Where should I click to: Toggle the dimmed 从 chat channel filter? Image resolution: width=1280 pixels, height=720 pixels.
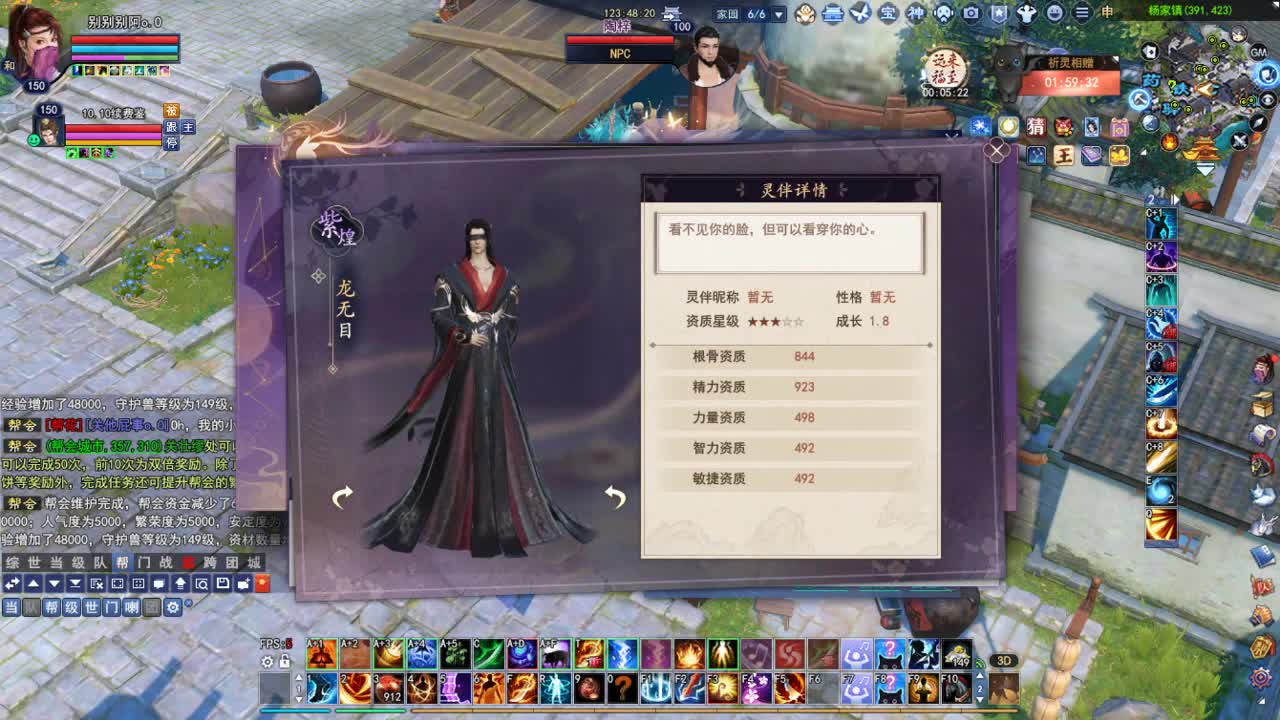tap(29, 608)
